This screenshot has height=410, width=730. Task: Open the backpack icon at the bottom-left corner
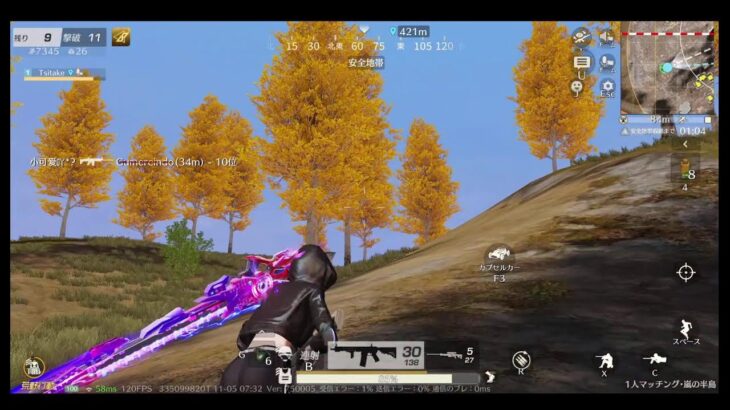[34, 368]
